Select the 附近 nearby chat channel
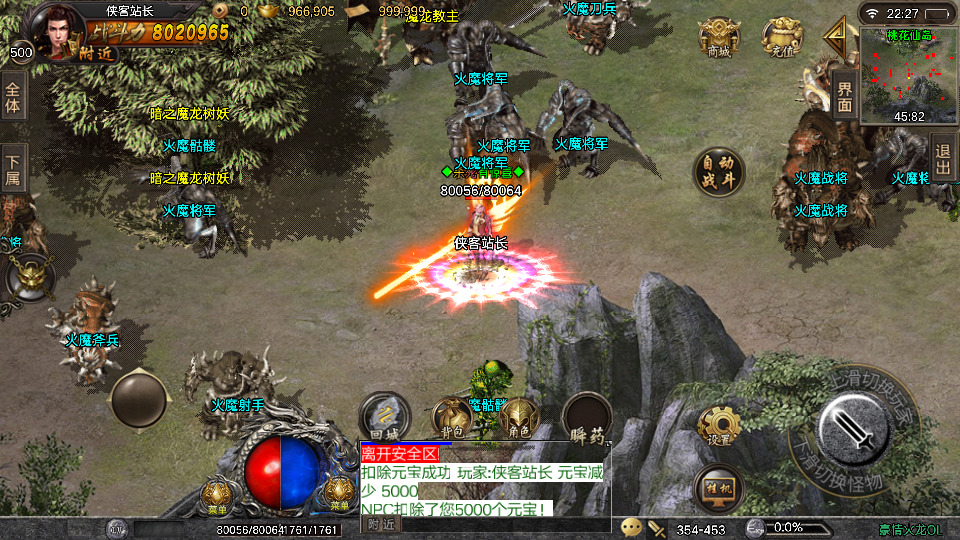 click(x=381, y=523)
